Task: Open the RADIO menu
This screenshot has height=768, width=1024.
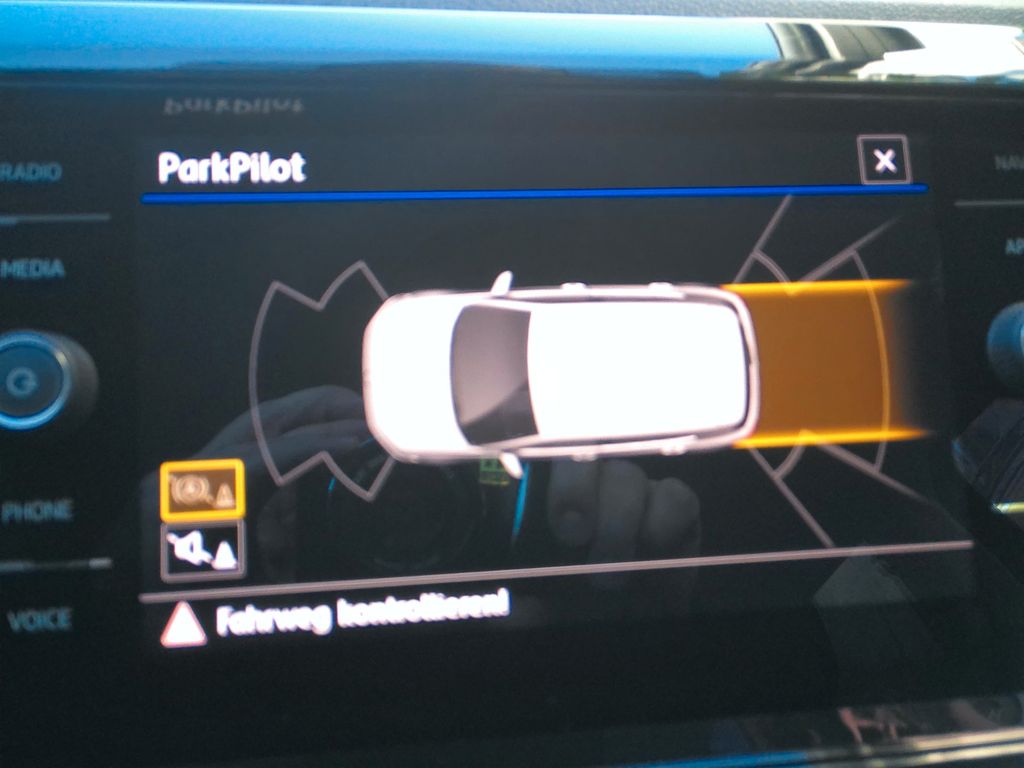Action: pyautogui.click(x=32, y=172)
